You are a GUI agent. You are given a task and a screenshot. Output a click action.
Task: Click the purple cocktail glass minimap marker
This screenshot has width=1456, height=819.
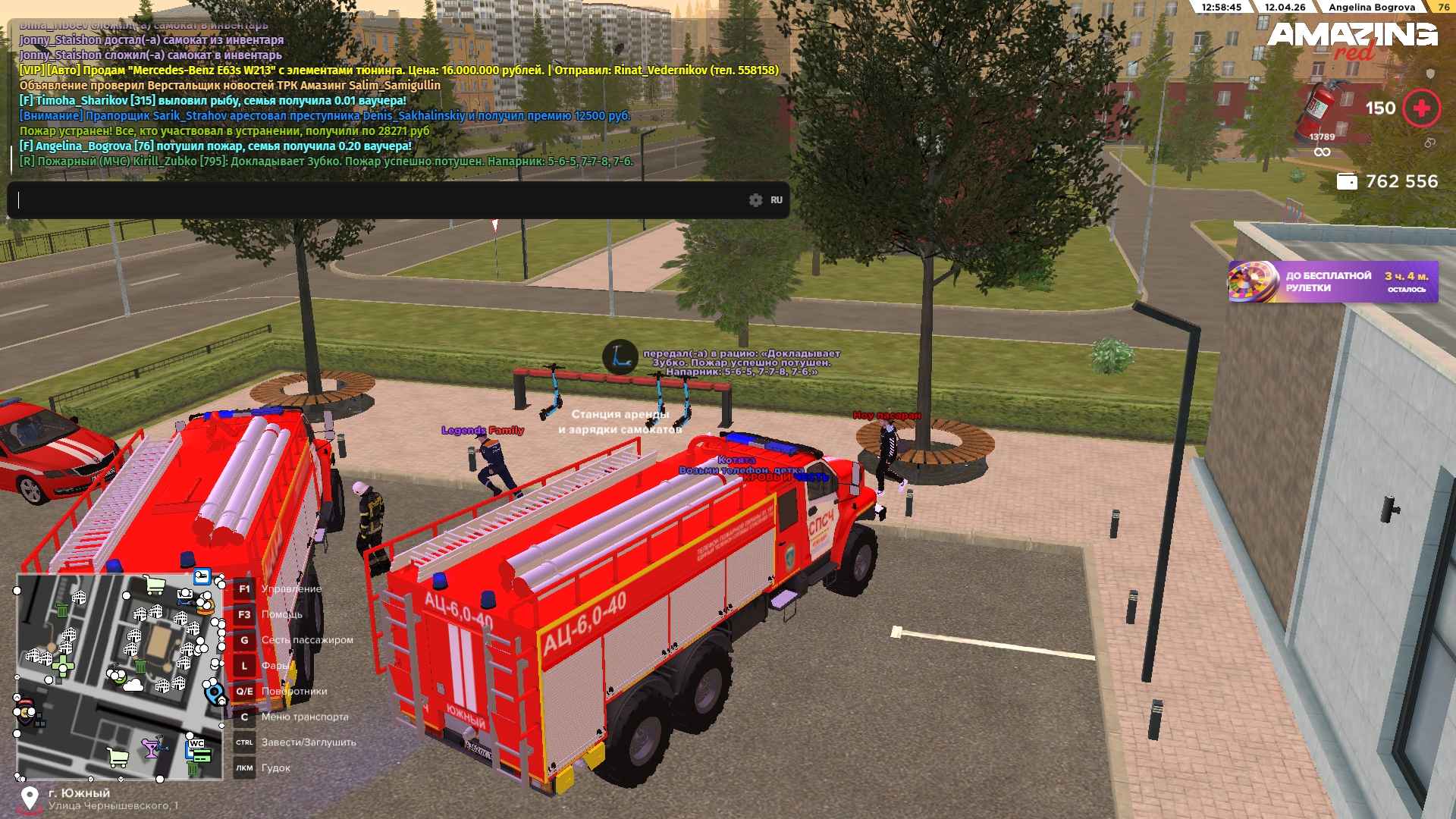pos(151,748)
